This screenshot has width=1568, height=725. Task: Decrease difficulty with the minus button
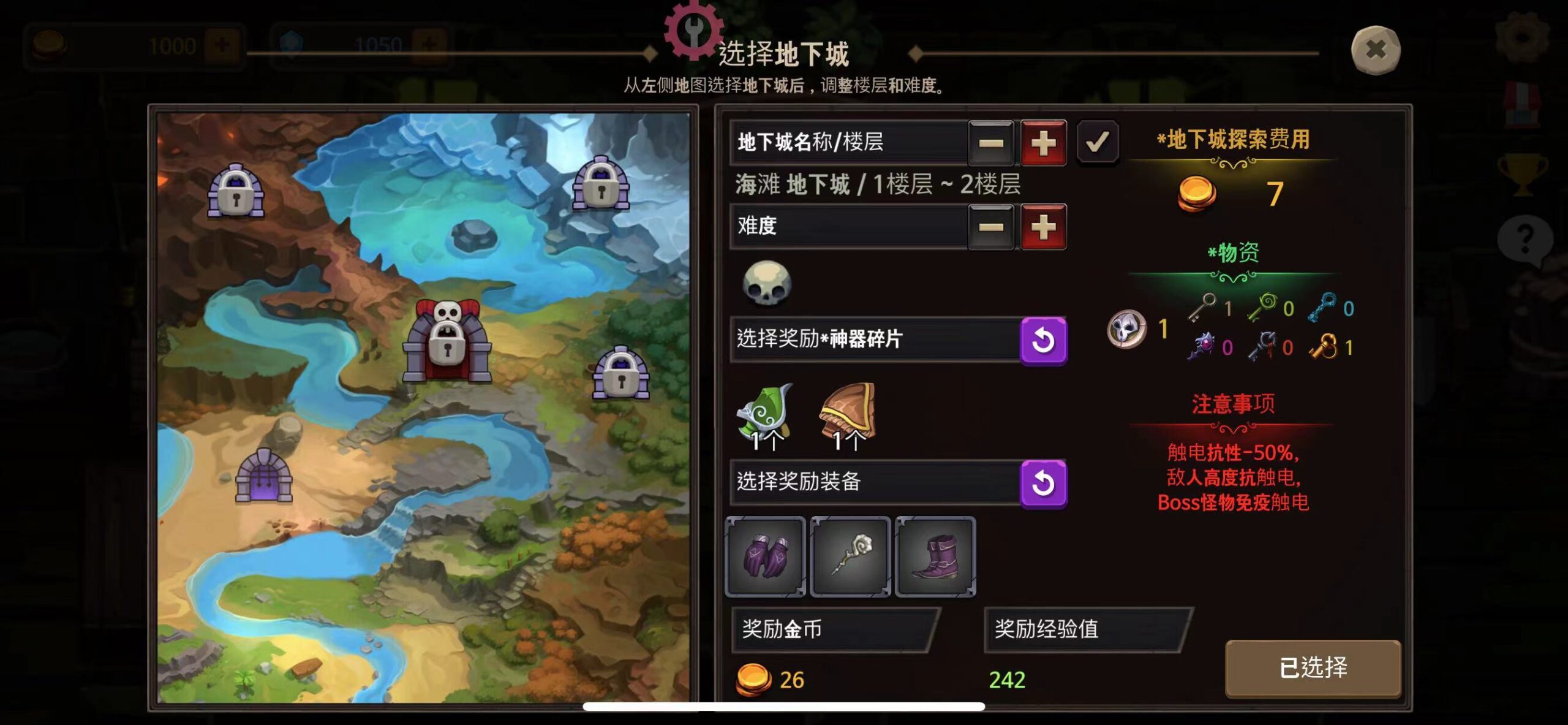pyautogui.click(x=992, y=227)
